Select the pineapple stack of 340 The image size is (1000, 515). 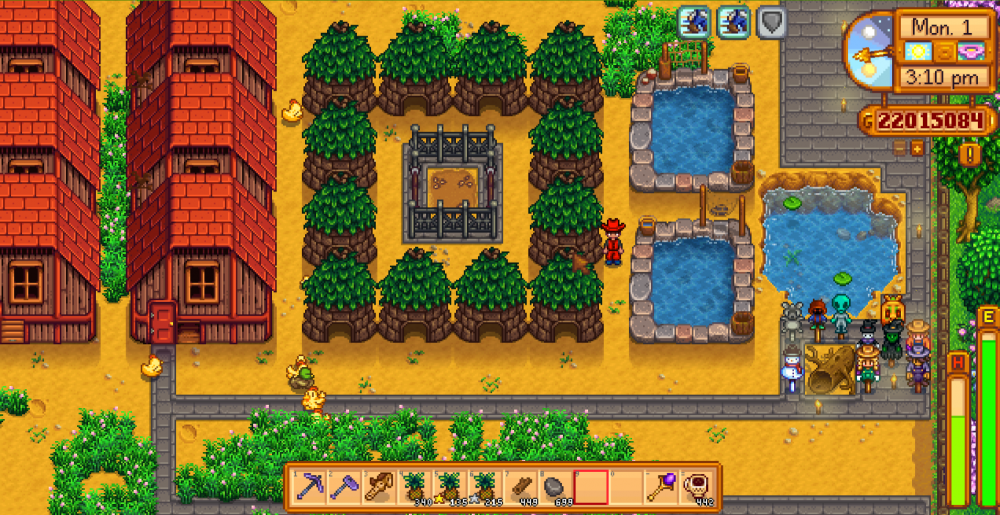pos(415,488)
